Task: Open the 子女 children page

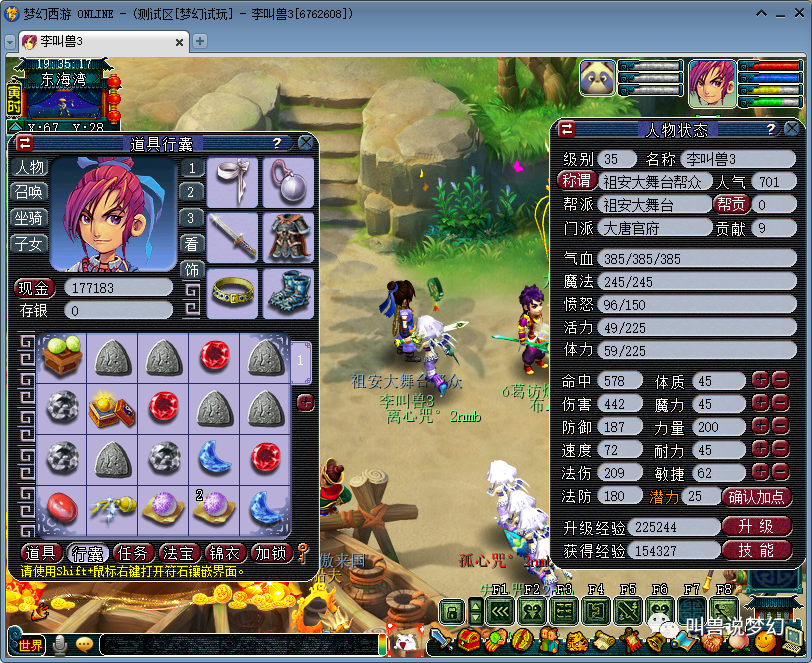Action: 28,243
